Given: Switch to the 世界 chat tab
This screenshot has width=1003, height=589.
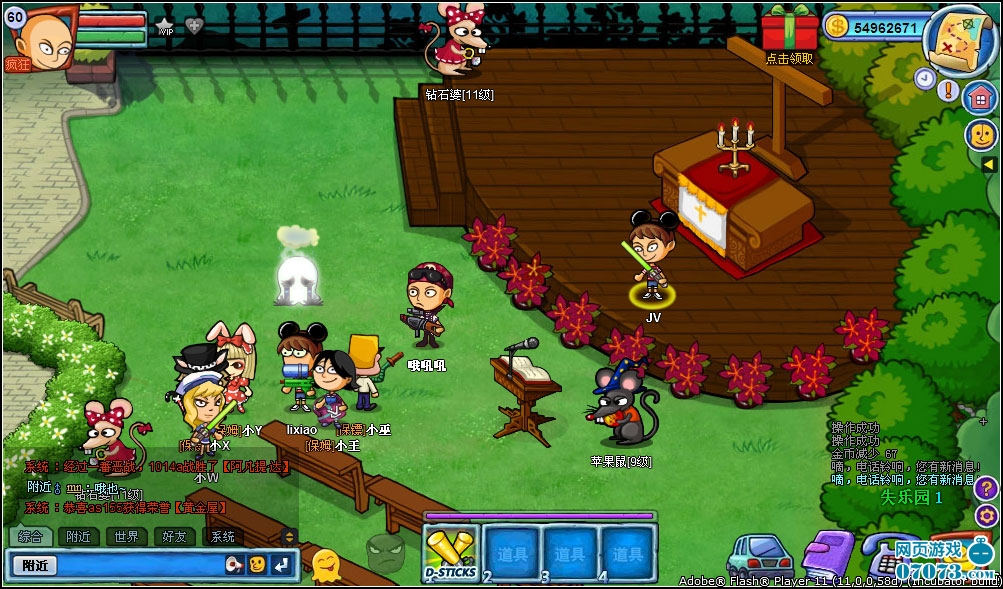Looking at the screenshot, I should pos(127,536).
